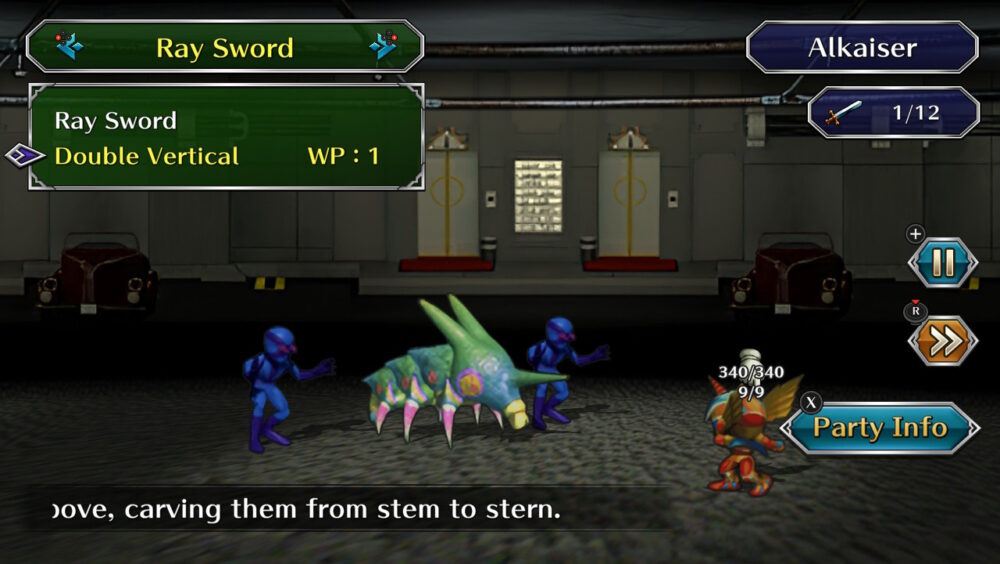Toggle battle fast-forward speed

click(942, 342)
